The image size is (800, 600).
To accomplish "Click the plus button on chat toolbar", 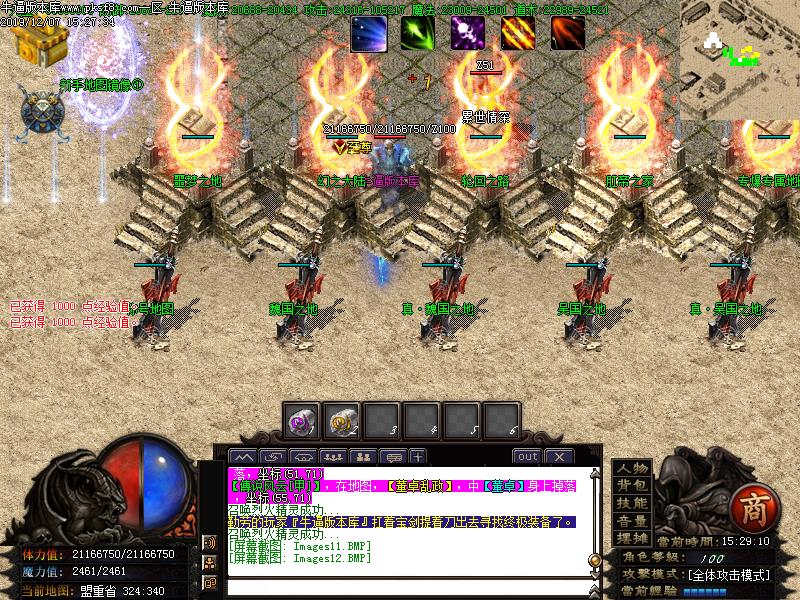I will [417, 456].
